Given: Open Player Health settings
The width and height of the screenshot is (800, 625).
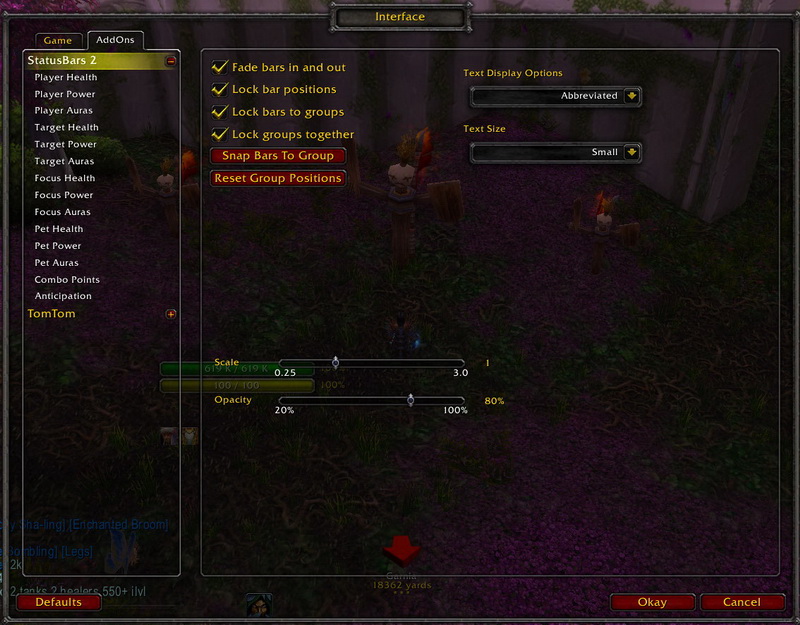Looking at the screenshot, I should click(x=66, y=78).
